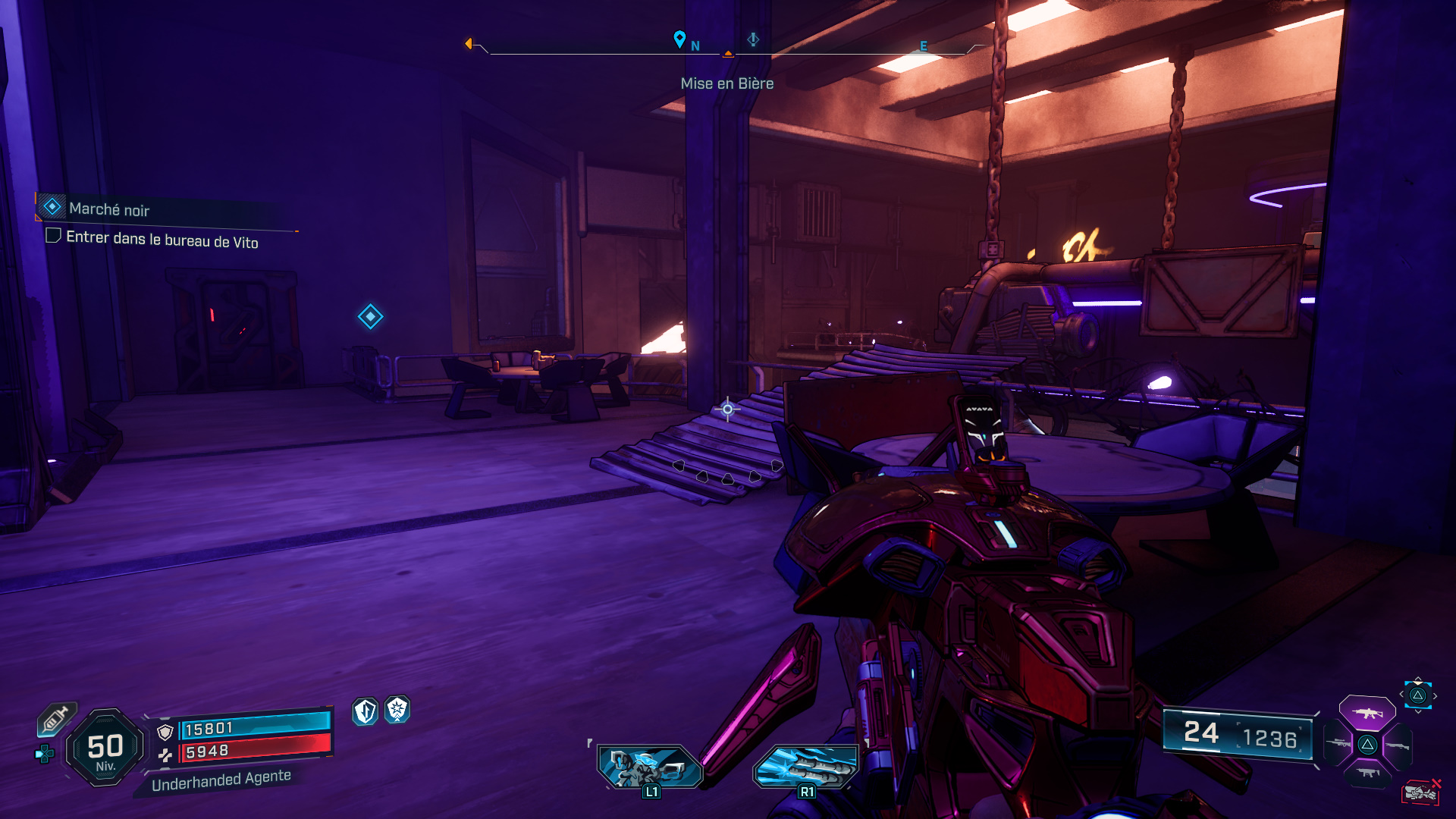The image size is (1456, 819).
Task: Click the orange marker below the compass
Action: [727, 54]
